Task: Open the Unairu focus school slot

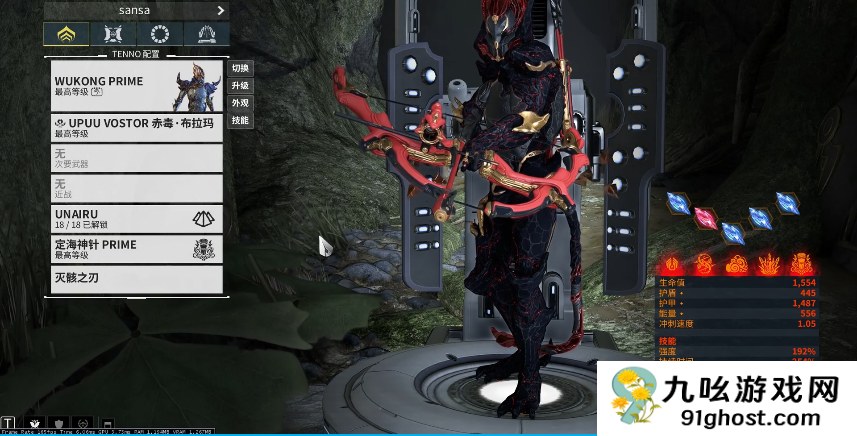Action: [135, 218]
